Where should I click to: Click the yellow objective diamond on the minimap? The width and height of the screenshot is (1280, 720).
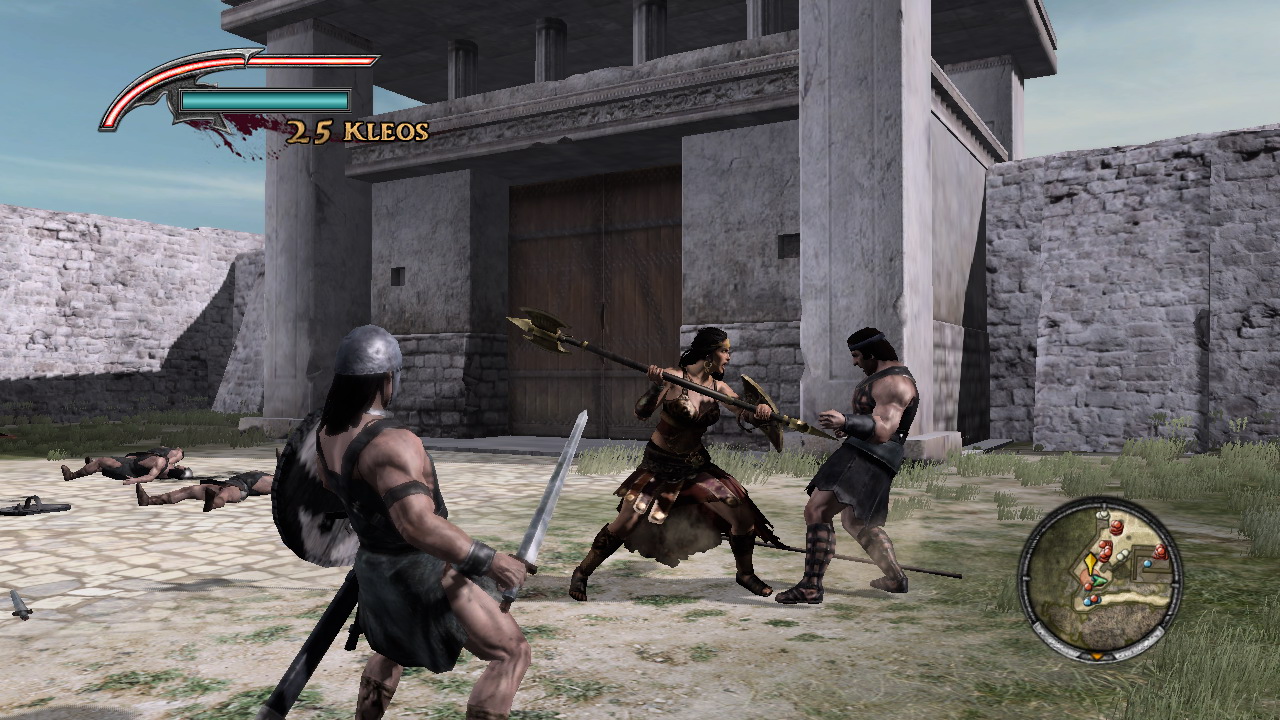coord(1090,562)
